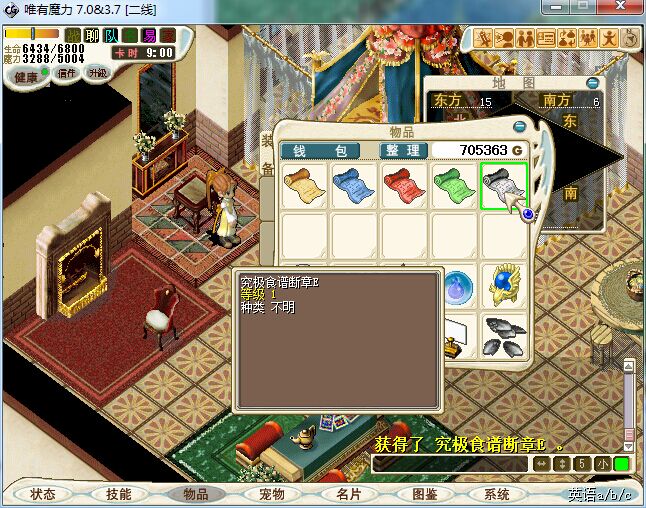Toggle the 物品 items menu
This screenshot has width=646, height=508.
point(195,494)
